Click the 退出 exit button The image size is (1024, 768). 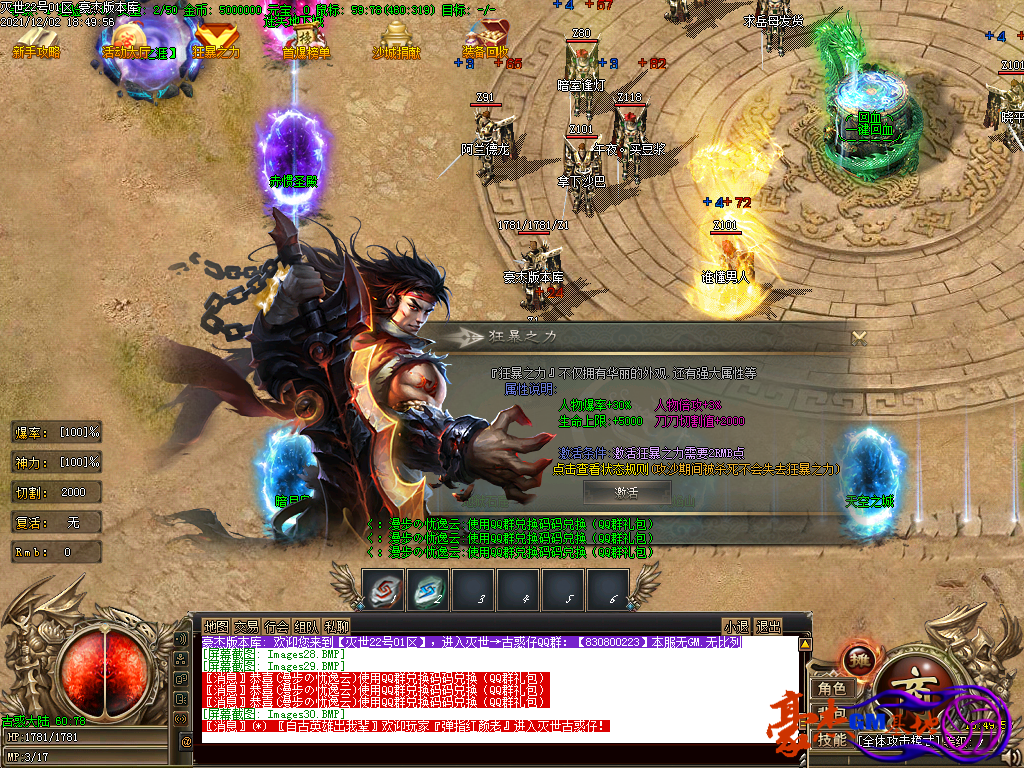click(768, 627)
